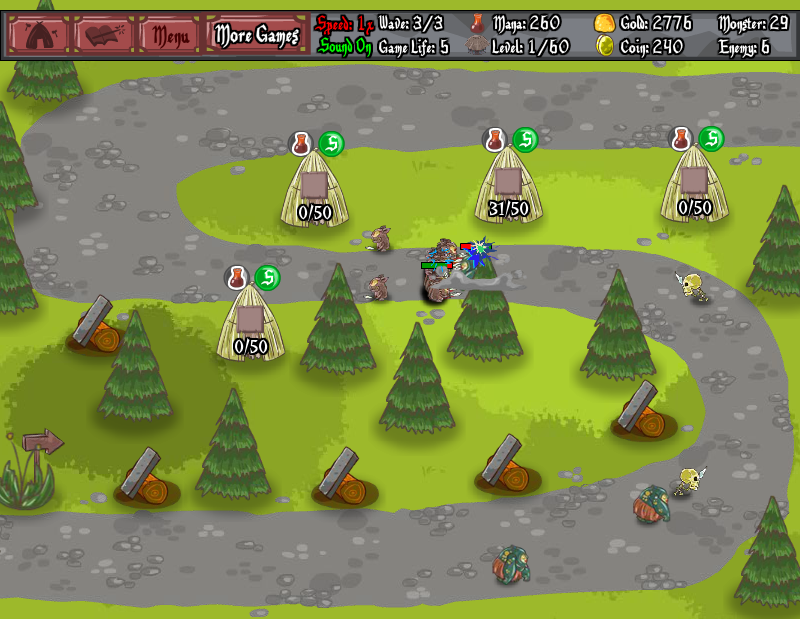
Task: Toggle the Sound On setting
Action: click(x=345, y=47)
